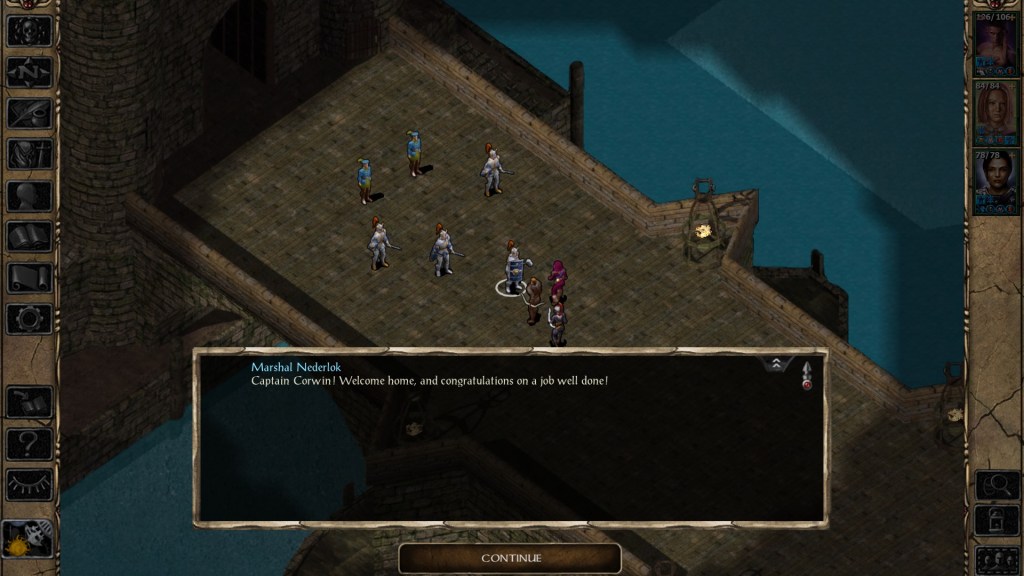This screenshot has height=576, width=1024.
Task: Select the blonde party member portrait
Action: (995, 113)
